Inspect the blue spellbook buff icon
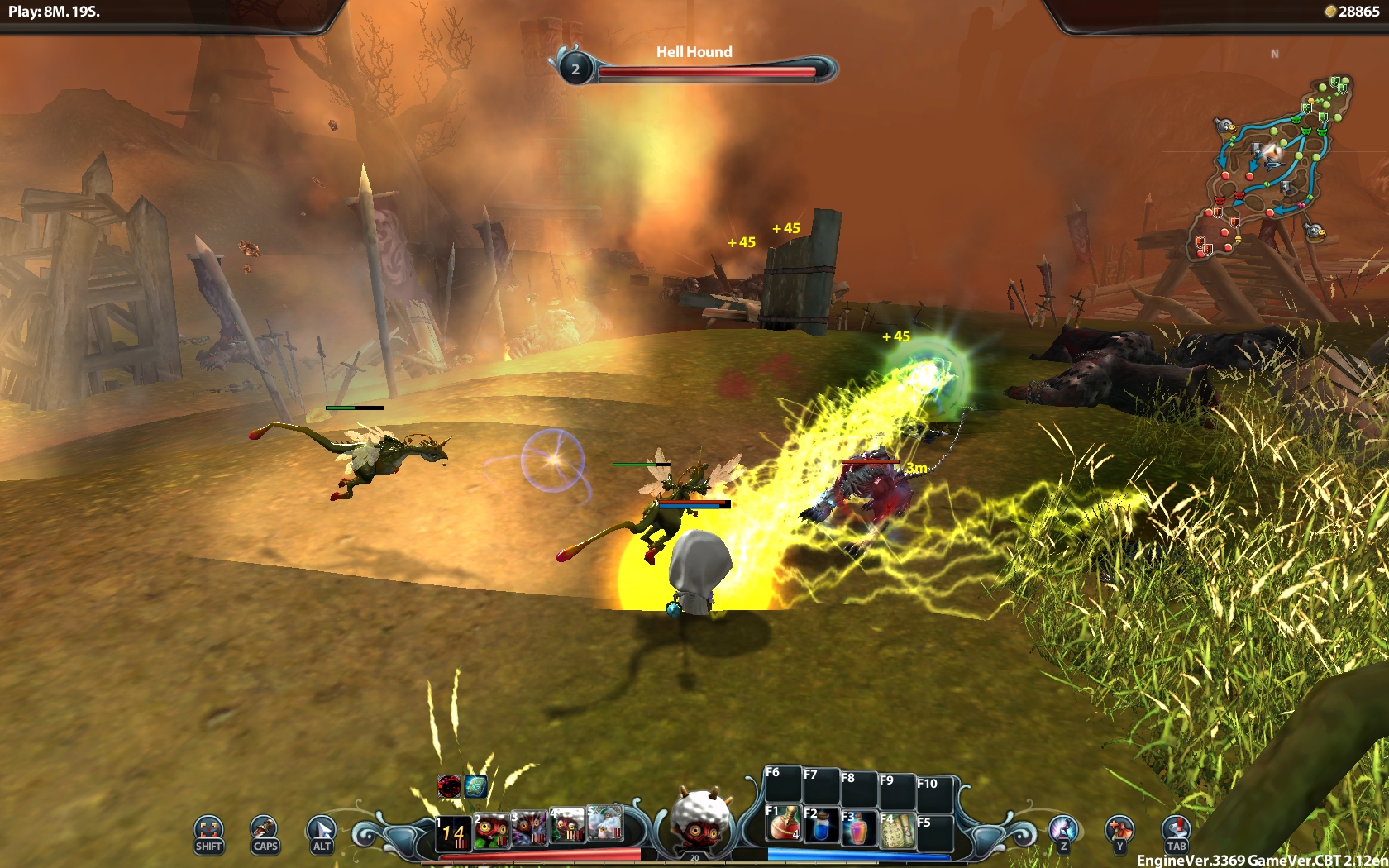The width and height of the screenshot is (1389, 868). (x=475, y=786)
